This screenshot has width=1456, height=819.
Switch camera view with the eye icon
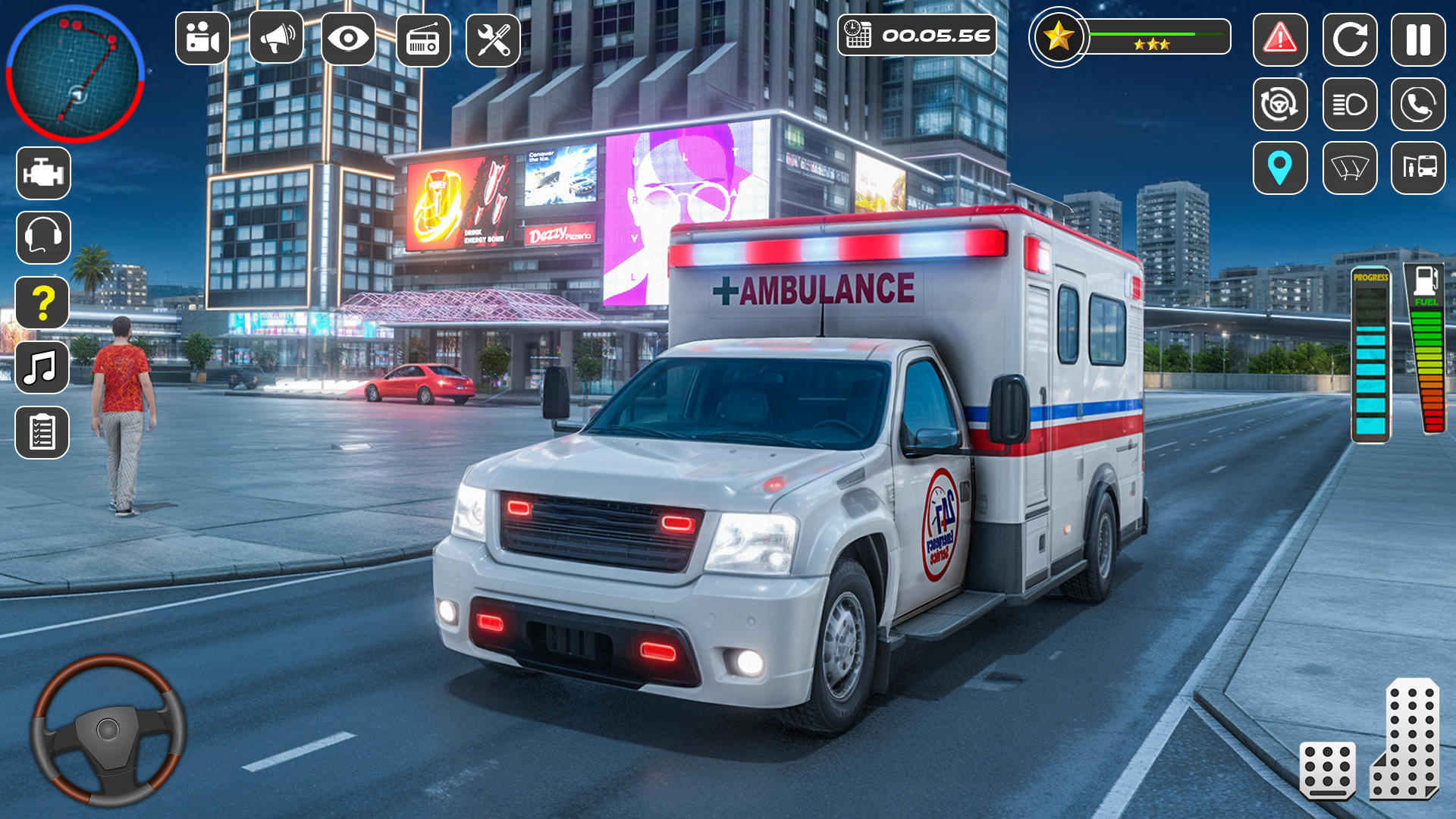tap(349, 39)
